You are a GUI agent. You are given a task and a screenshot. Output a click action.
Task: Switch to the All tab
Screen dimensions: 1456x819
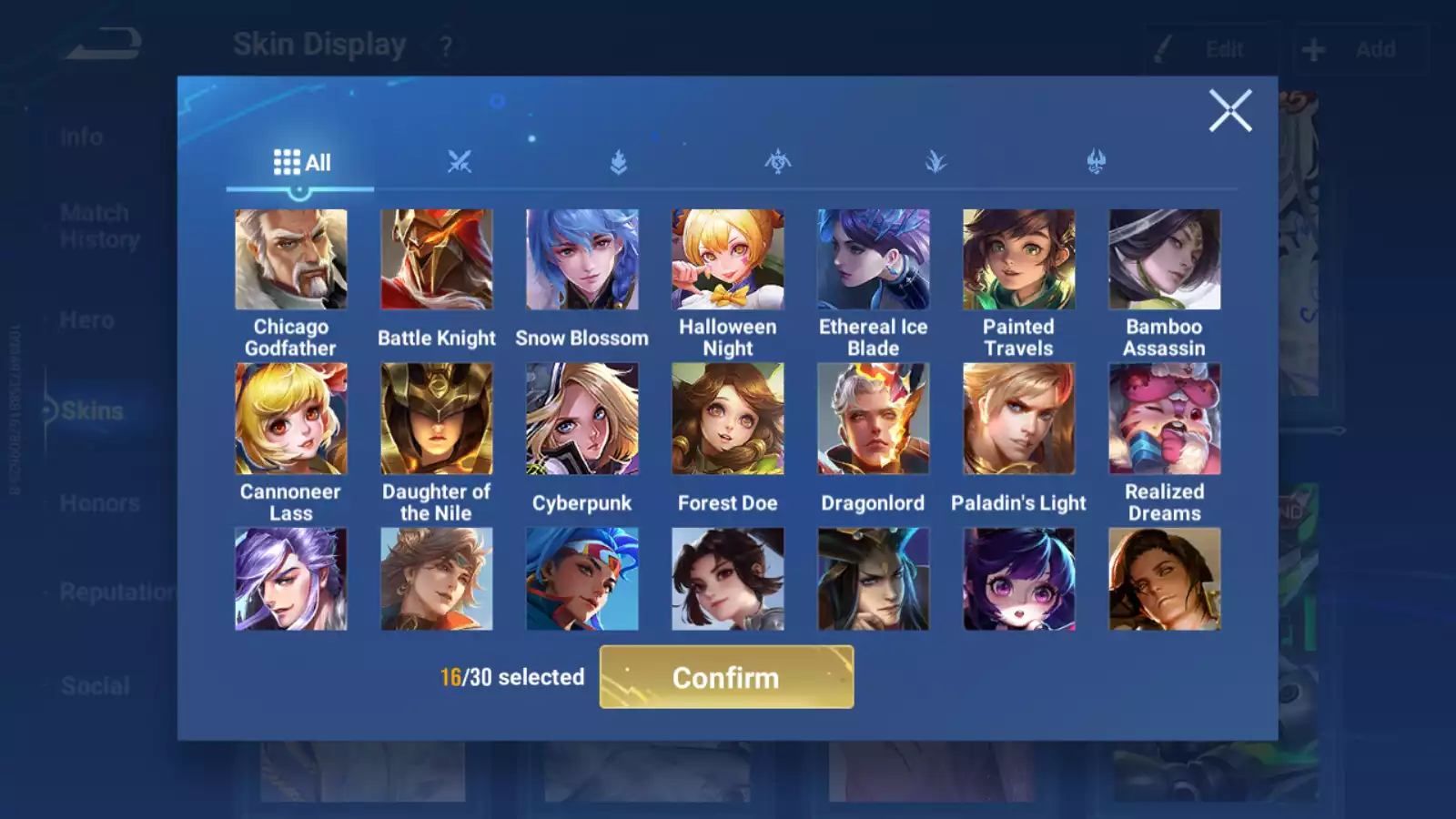click(300, 162)
